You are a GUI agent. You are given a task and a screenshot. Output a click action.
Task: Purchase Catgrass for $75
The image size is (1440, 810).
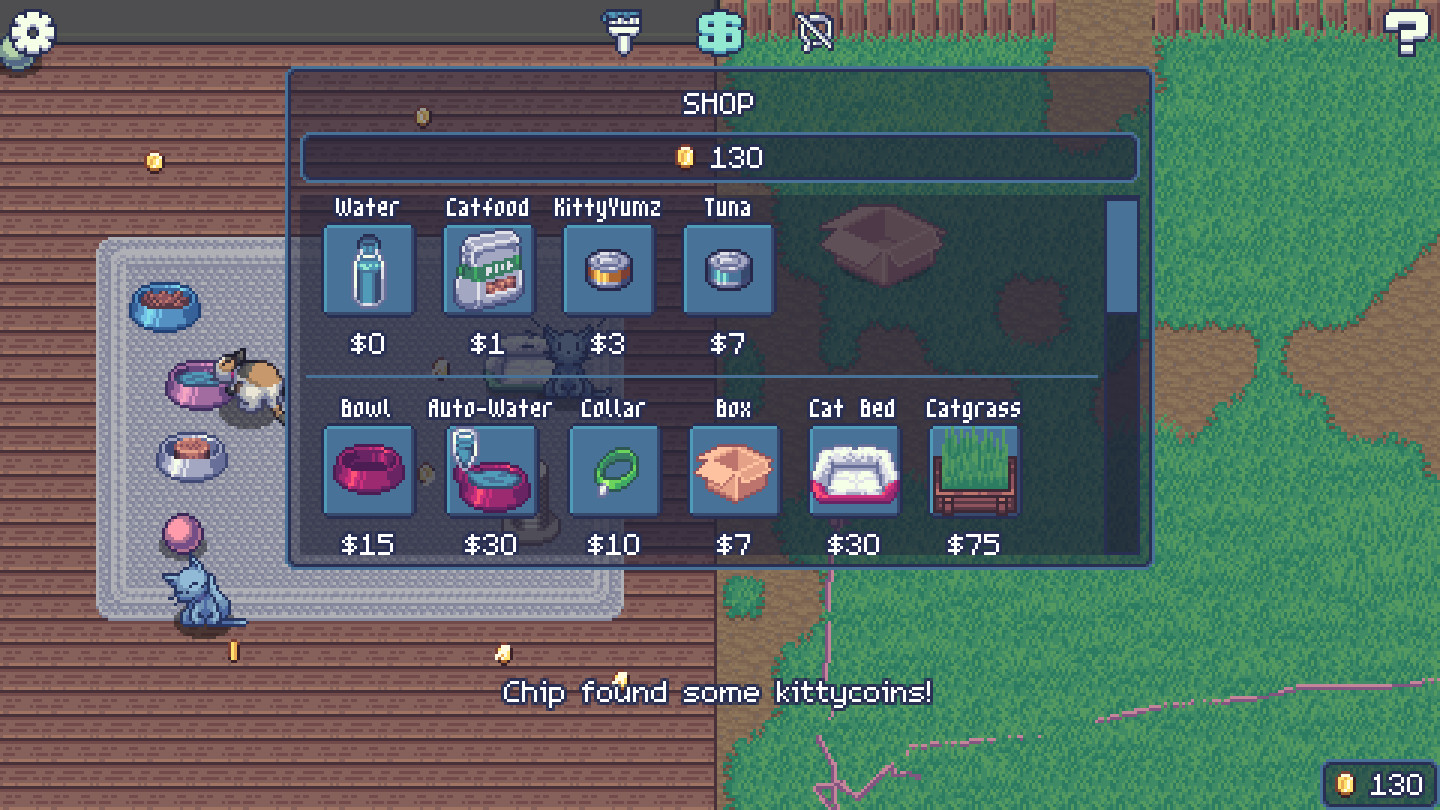[973, 470]
